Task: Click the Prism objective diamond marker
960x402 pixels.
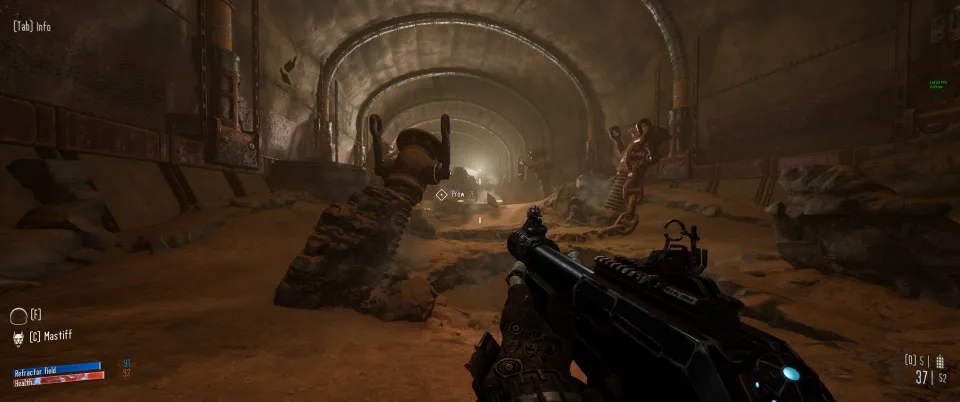Action: coord(442,194)
